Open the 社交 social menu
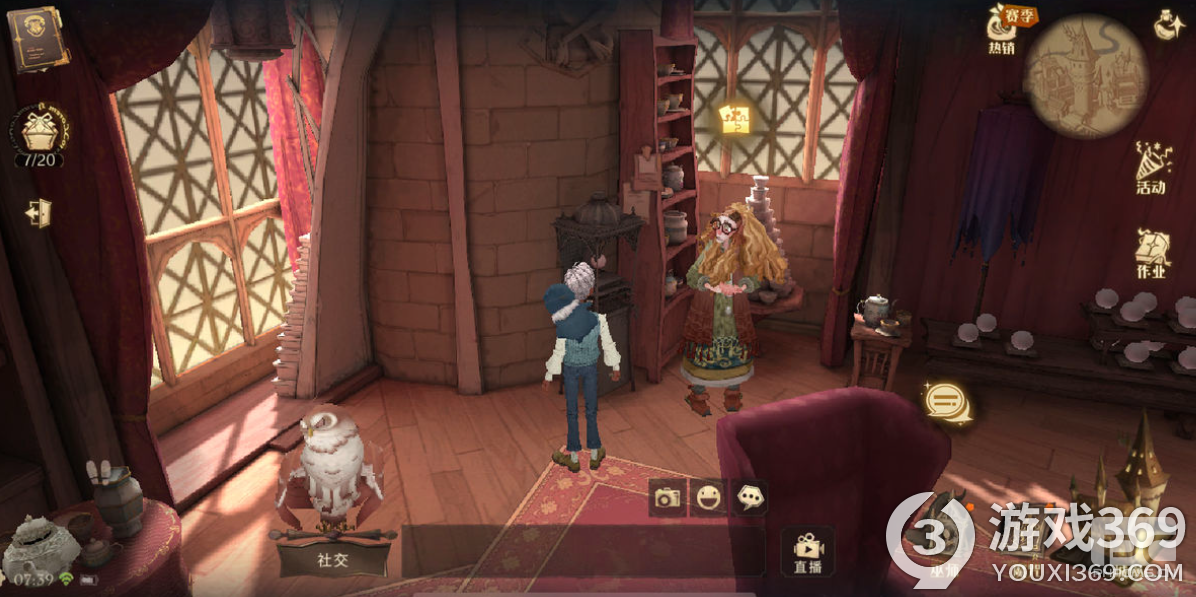1196x597 pixels. click(x=333, y=558)
